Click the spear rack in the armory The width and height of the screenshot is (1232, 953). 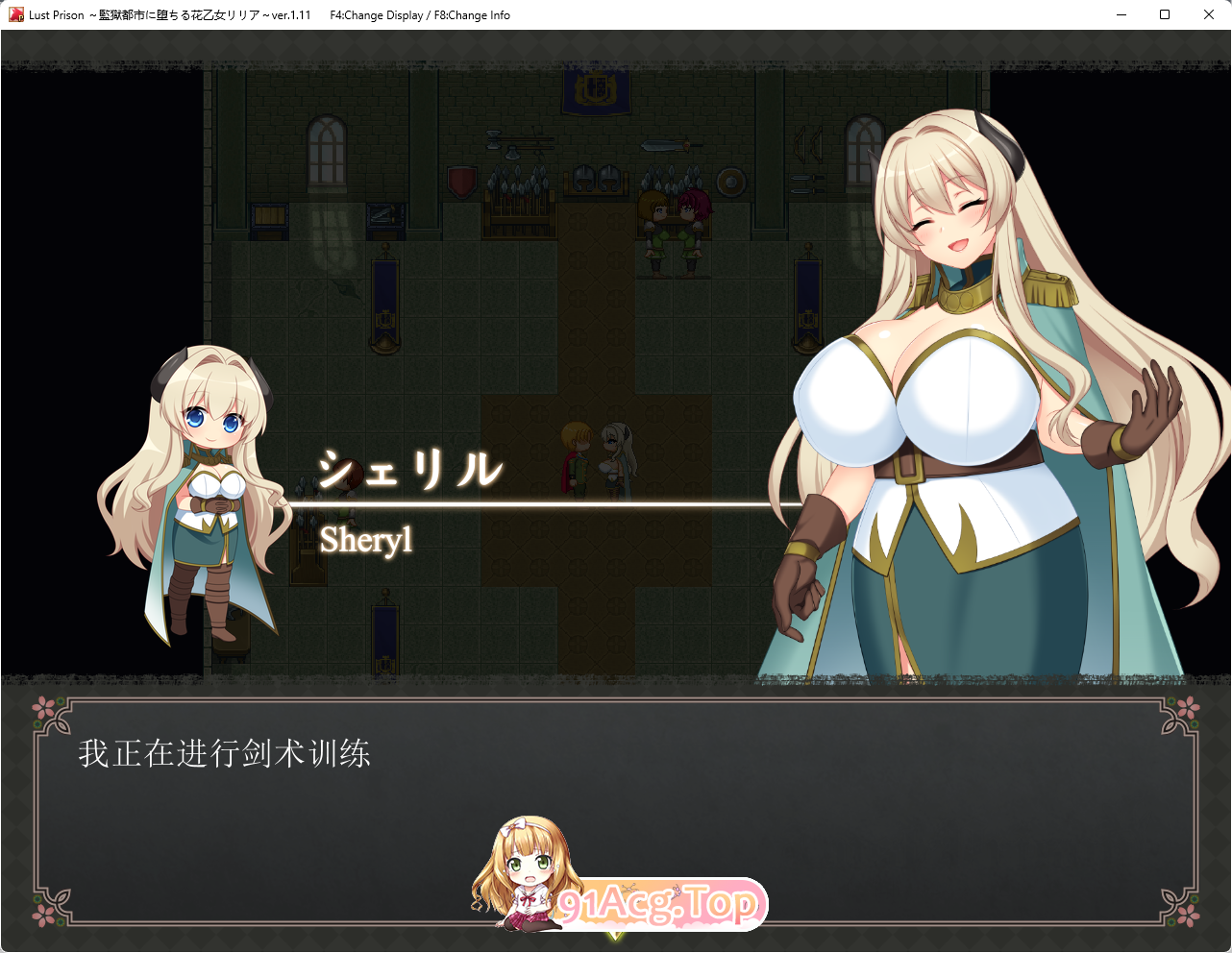click(518, 200)
